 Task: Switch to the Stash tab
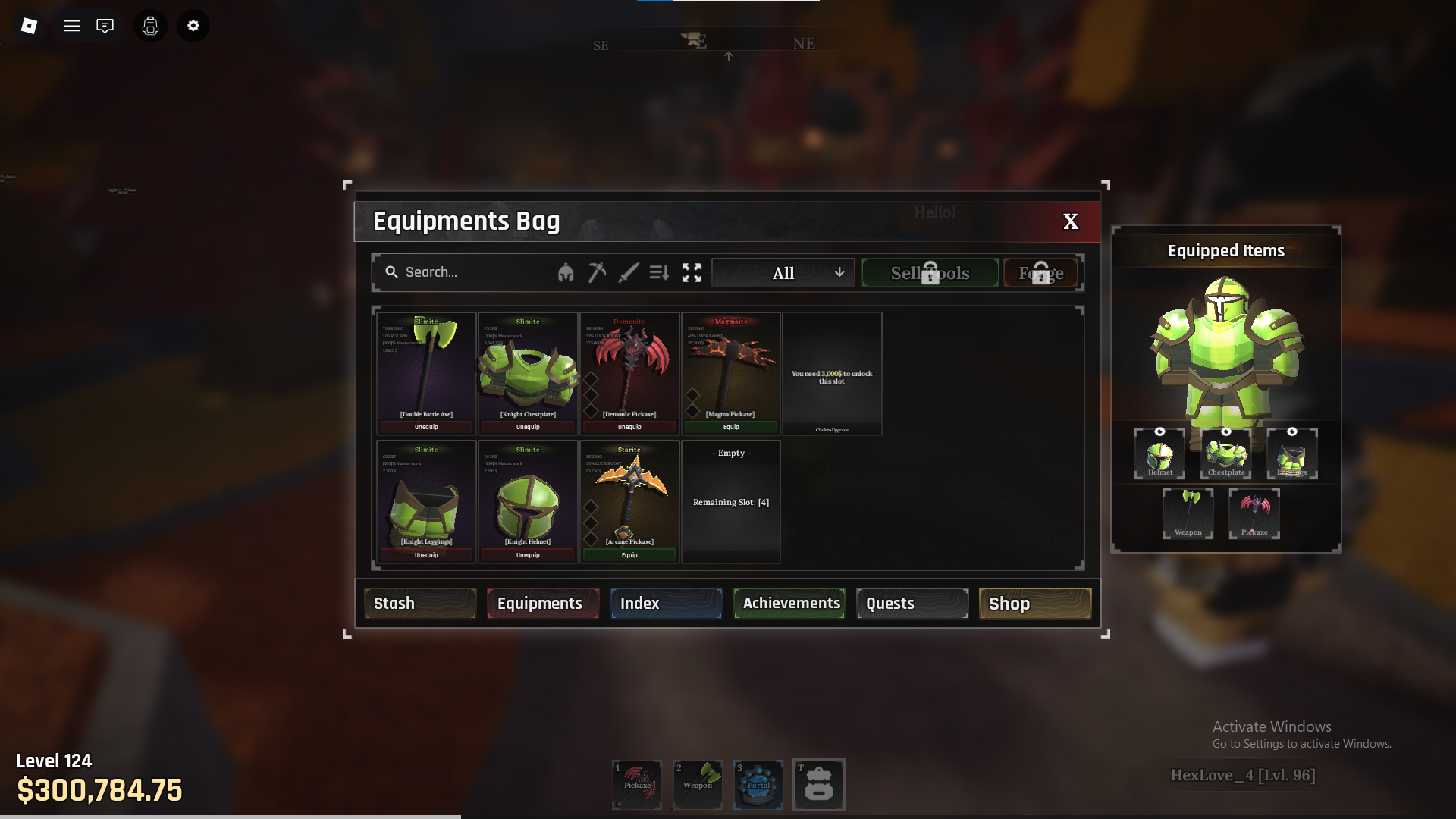[x=420, y=604]
